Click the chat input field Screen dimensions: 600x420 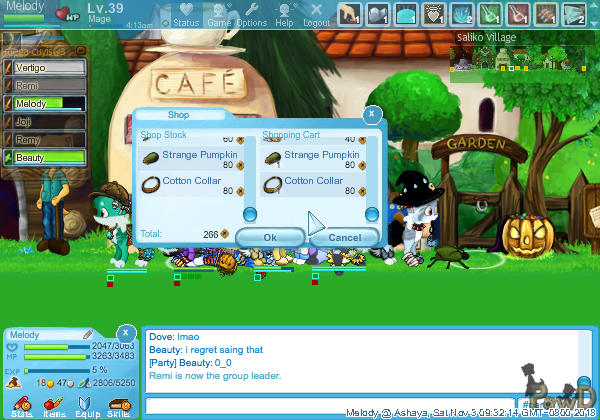click(330, 405)
